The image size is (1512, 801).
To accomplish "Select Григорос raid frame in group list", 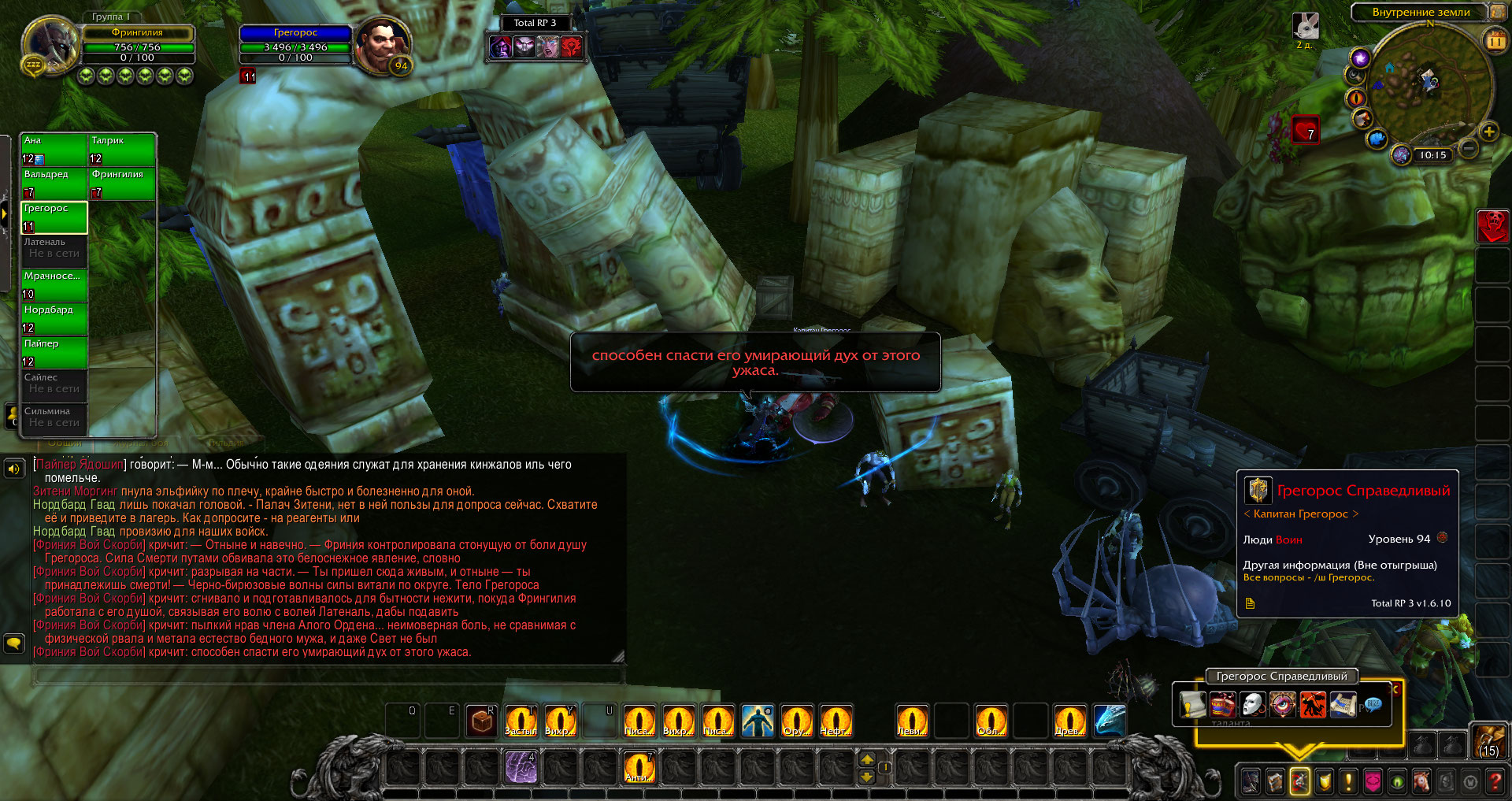I will pos(54,217).
